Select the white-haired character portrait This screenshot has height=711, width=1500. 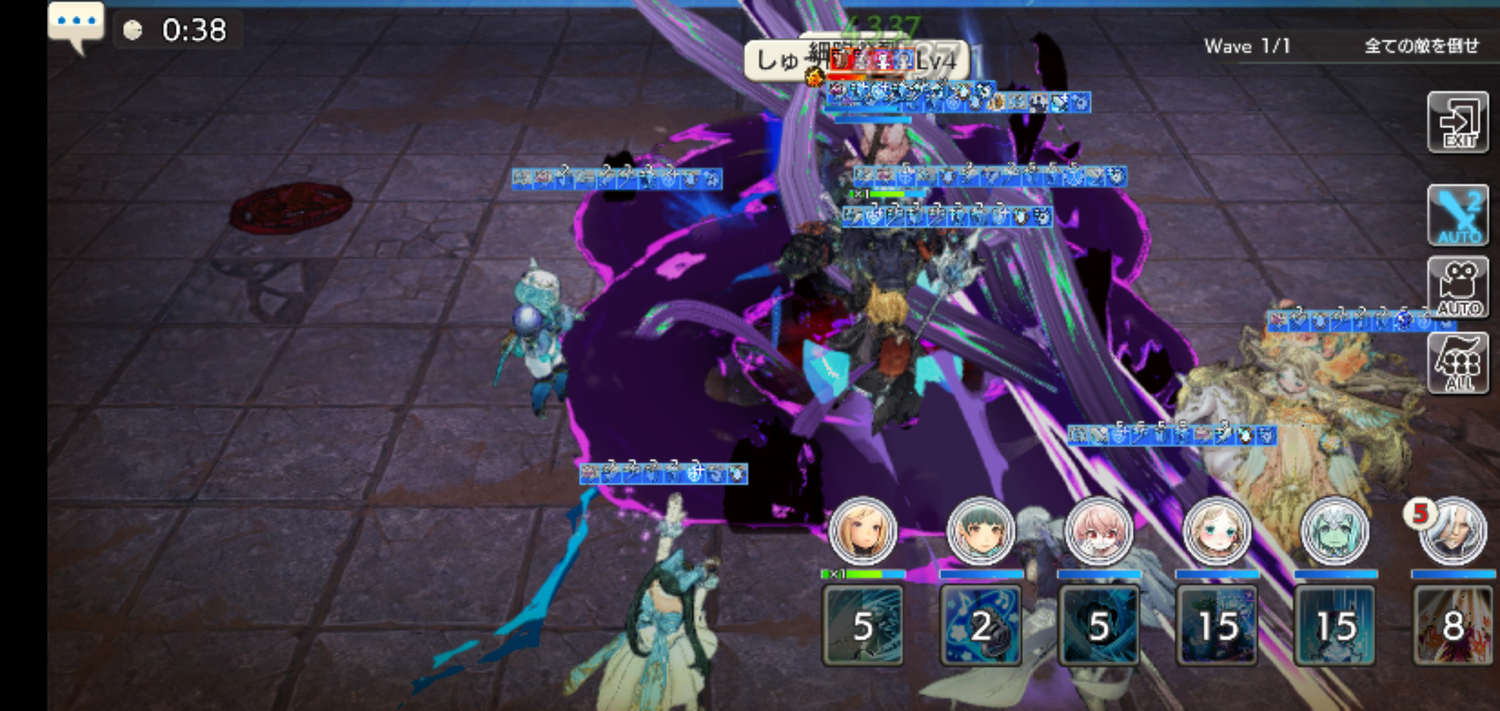[1453, 531]
